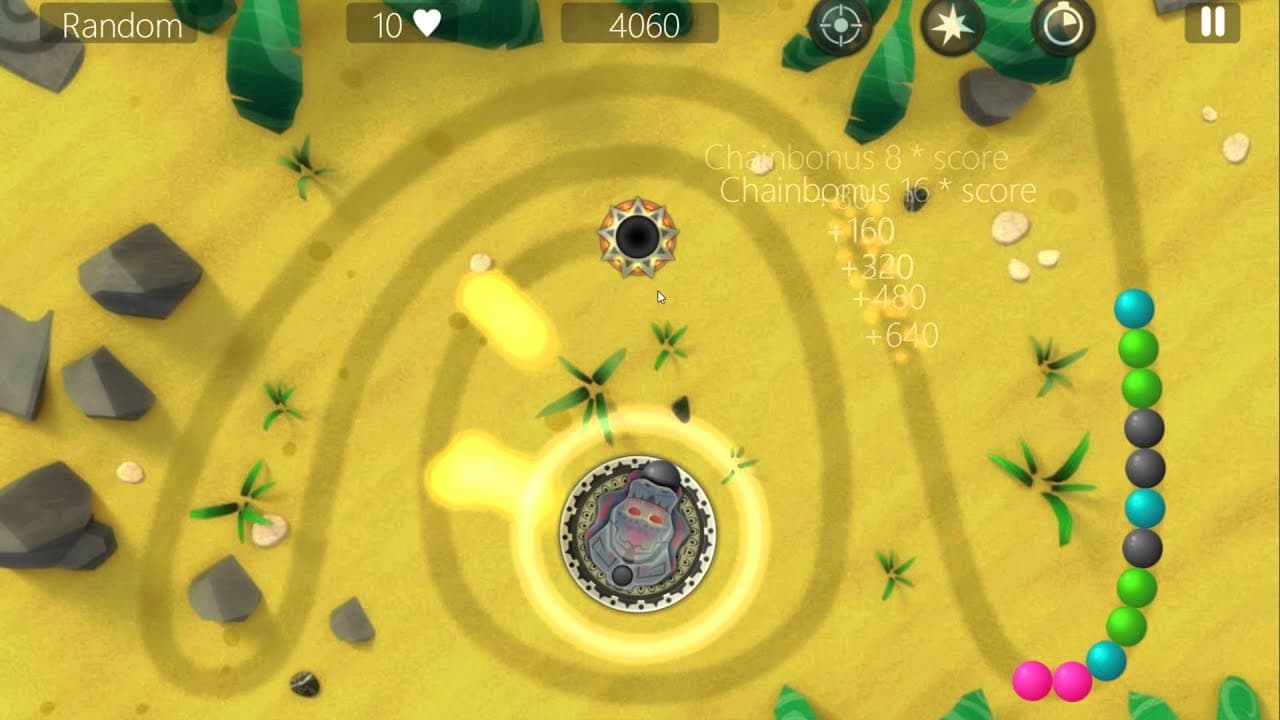Click the Random level label
Viewport: 1280px width, 720px height.
click(120, 23)
